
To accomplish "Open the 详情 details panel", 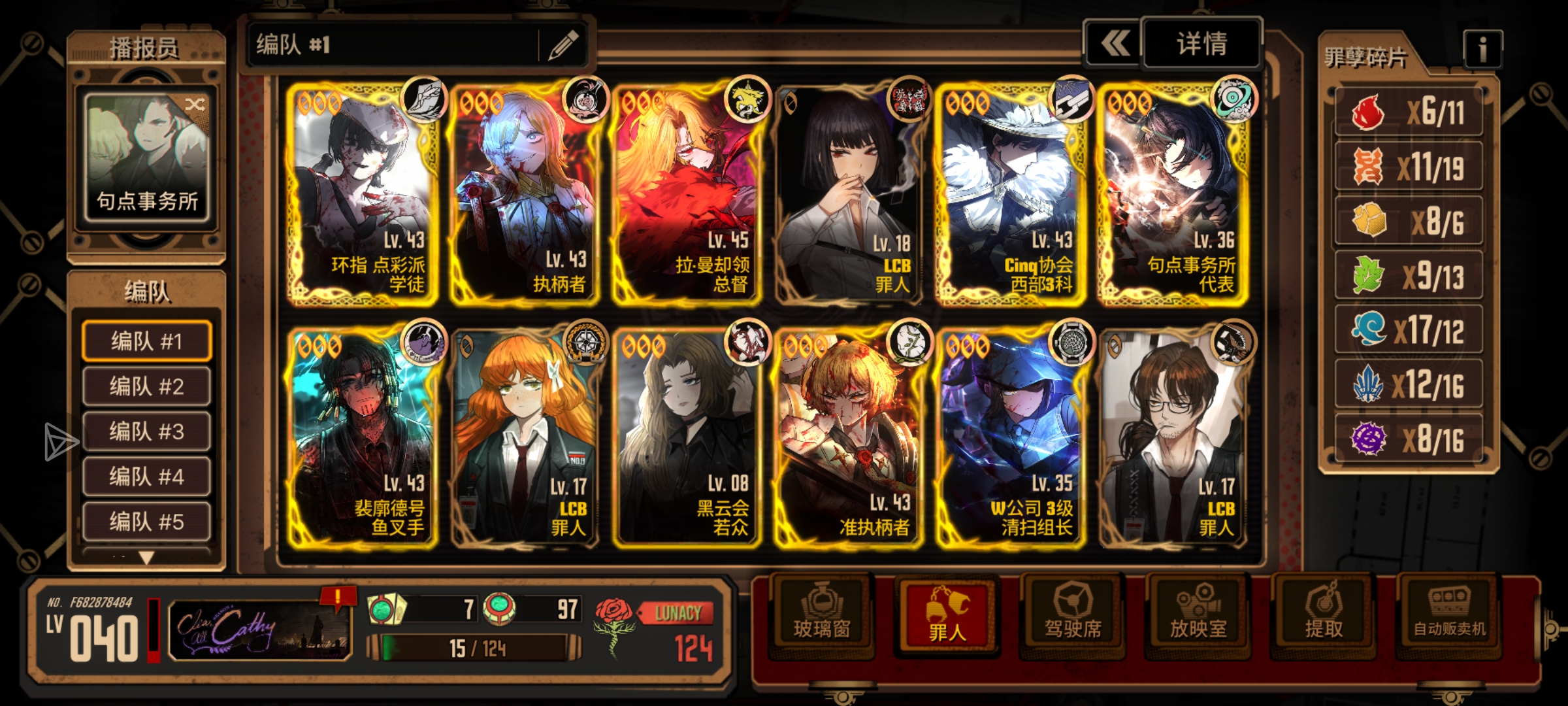I will [1201, 44].
